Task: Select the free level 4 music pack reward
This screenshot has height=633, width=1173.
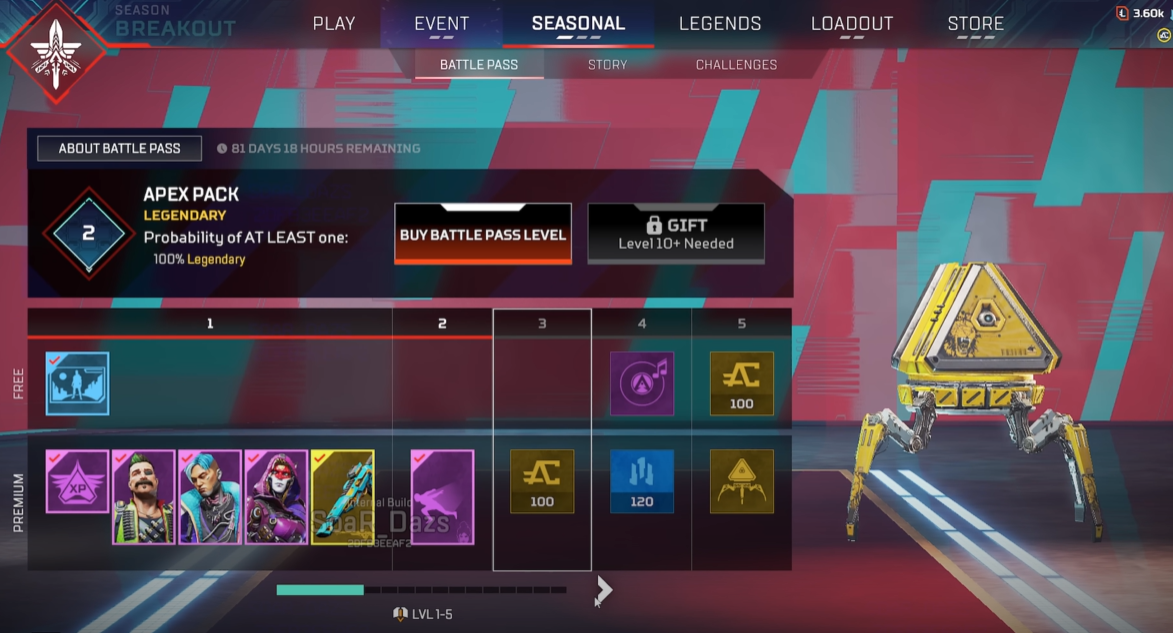Action: pyautogui.click(x=642, y=383)
